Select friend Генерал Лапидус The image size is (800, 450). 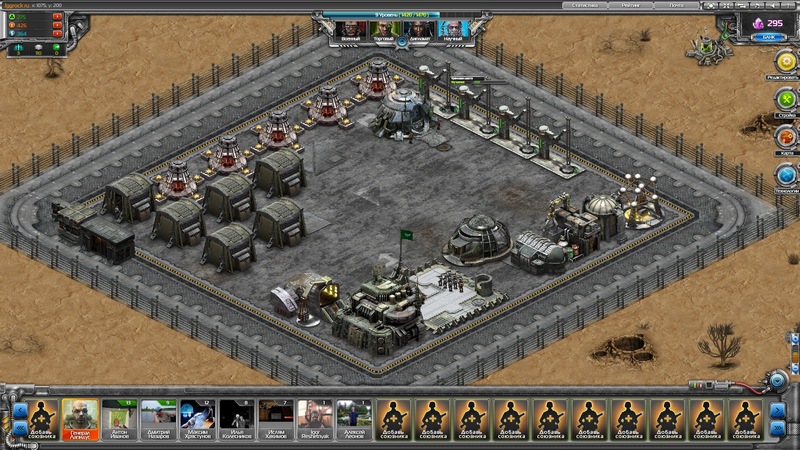80,416
